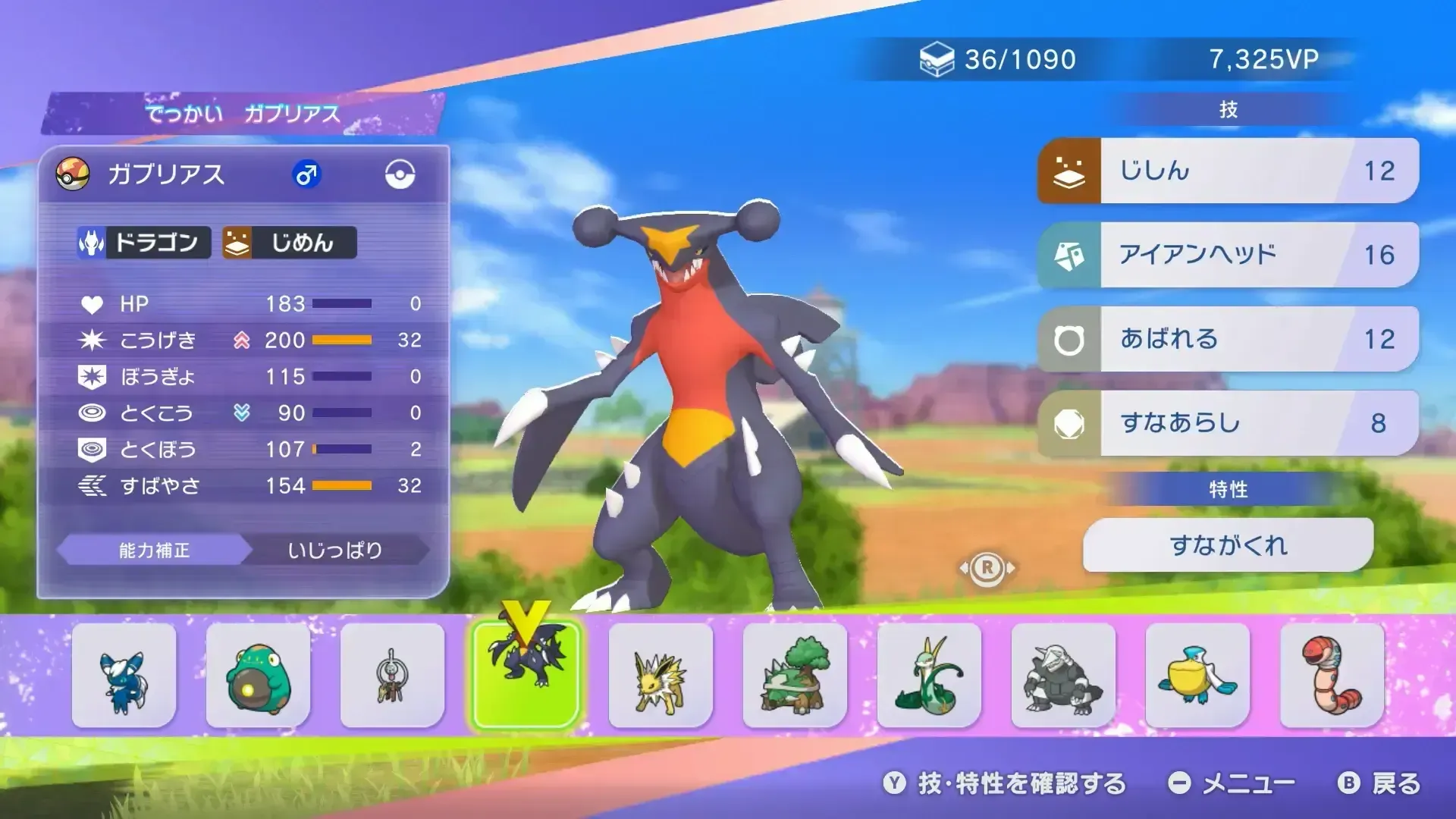Click the orange attack stat bar
The width and height of the screenshot is (1456, 819).
(341, 340)
